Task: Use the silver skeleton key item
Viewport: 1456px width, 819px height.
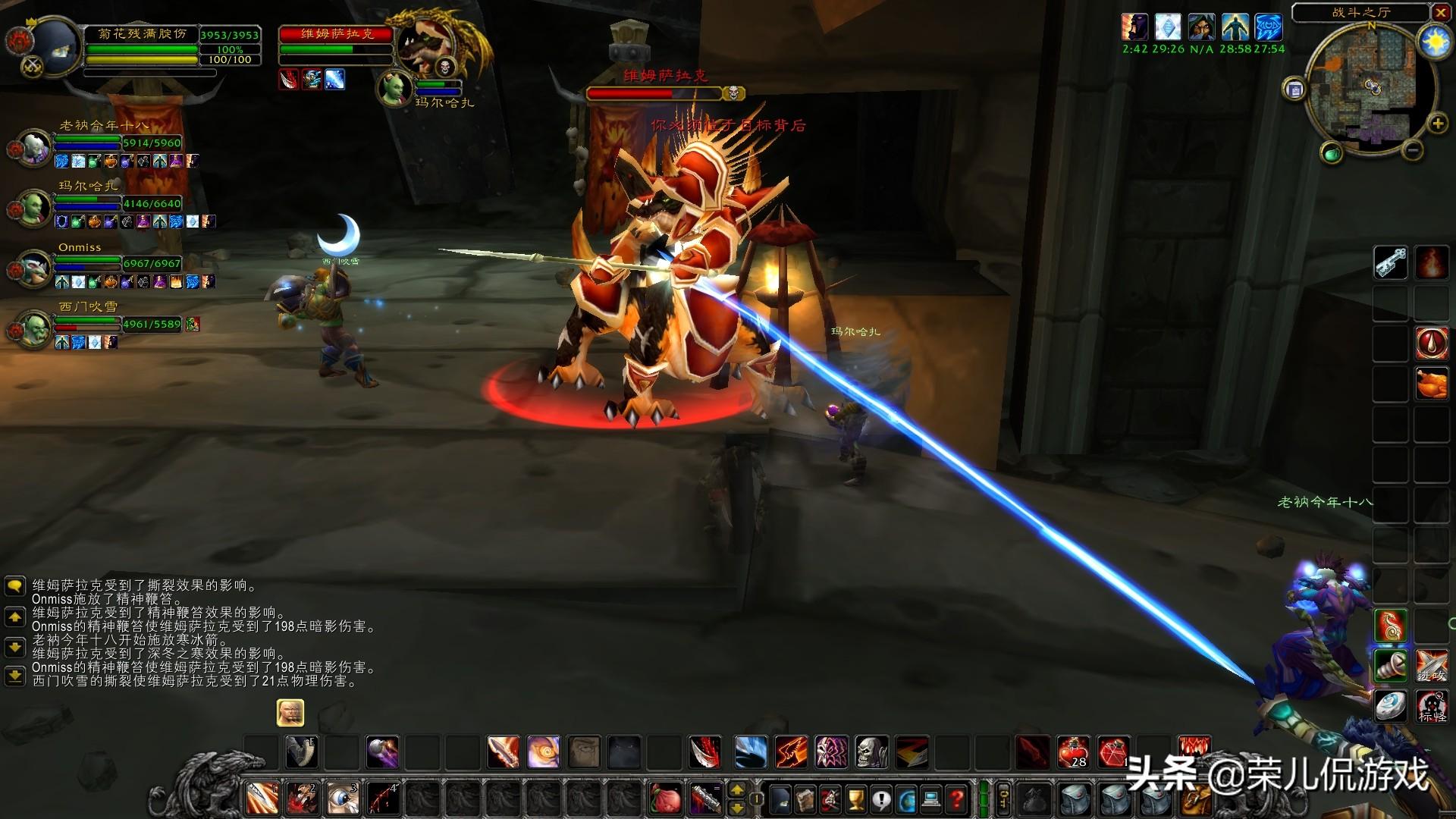Action: (x=1391, y=263)
